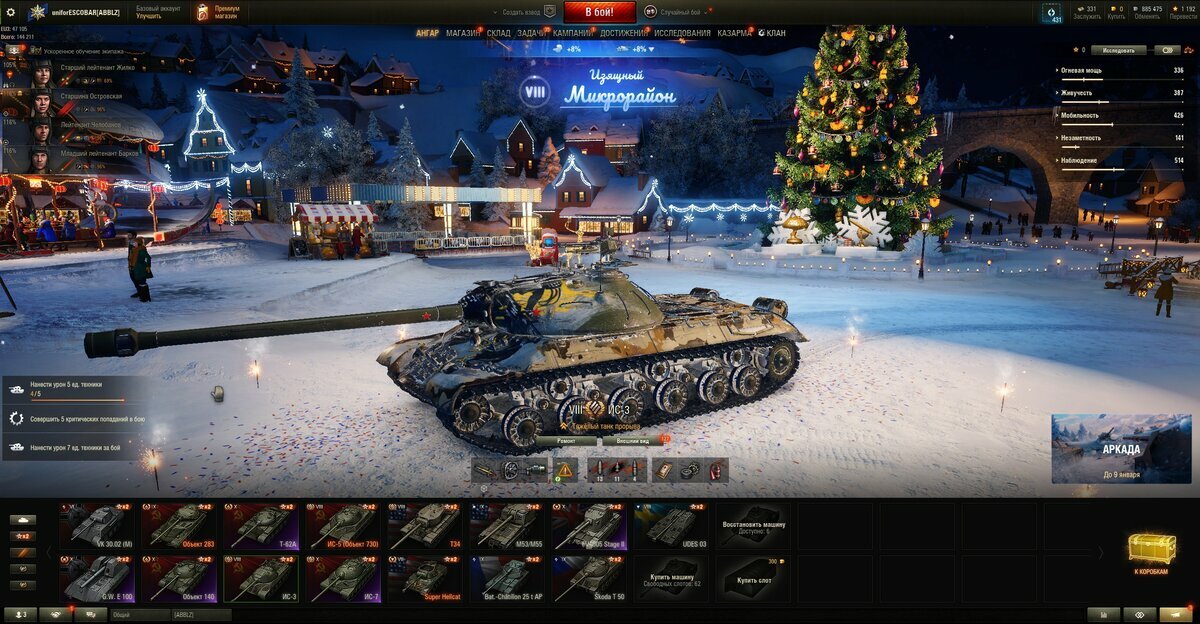Image resolution: width=1200 pixels, height=624 pixels.
Task: Open the МАГАЗИН tab
Action: [x=463, y=33]
